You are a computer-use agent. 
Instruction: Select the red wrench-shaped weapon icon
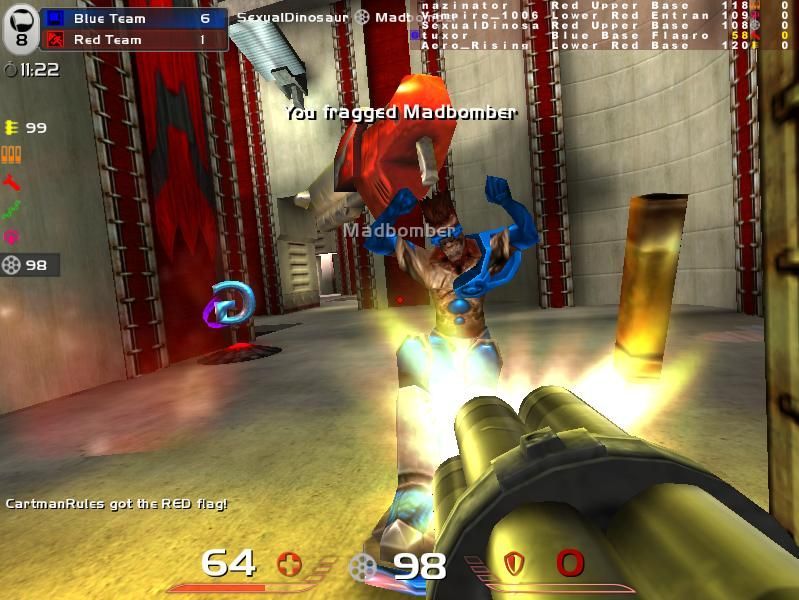12,182
